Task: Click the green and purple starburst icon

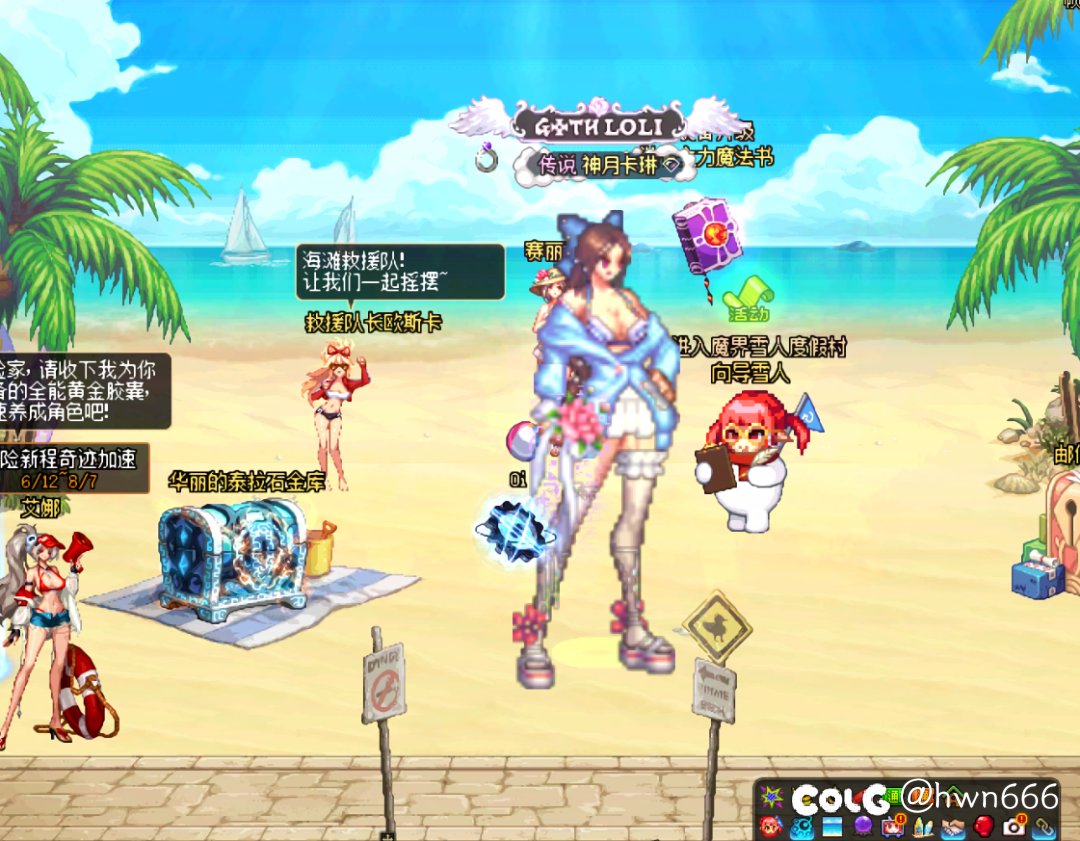Action: 771,798
